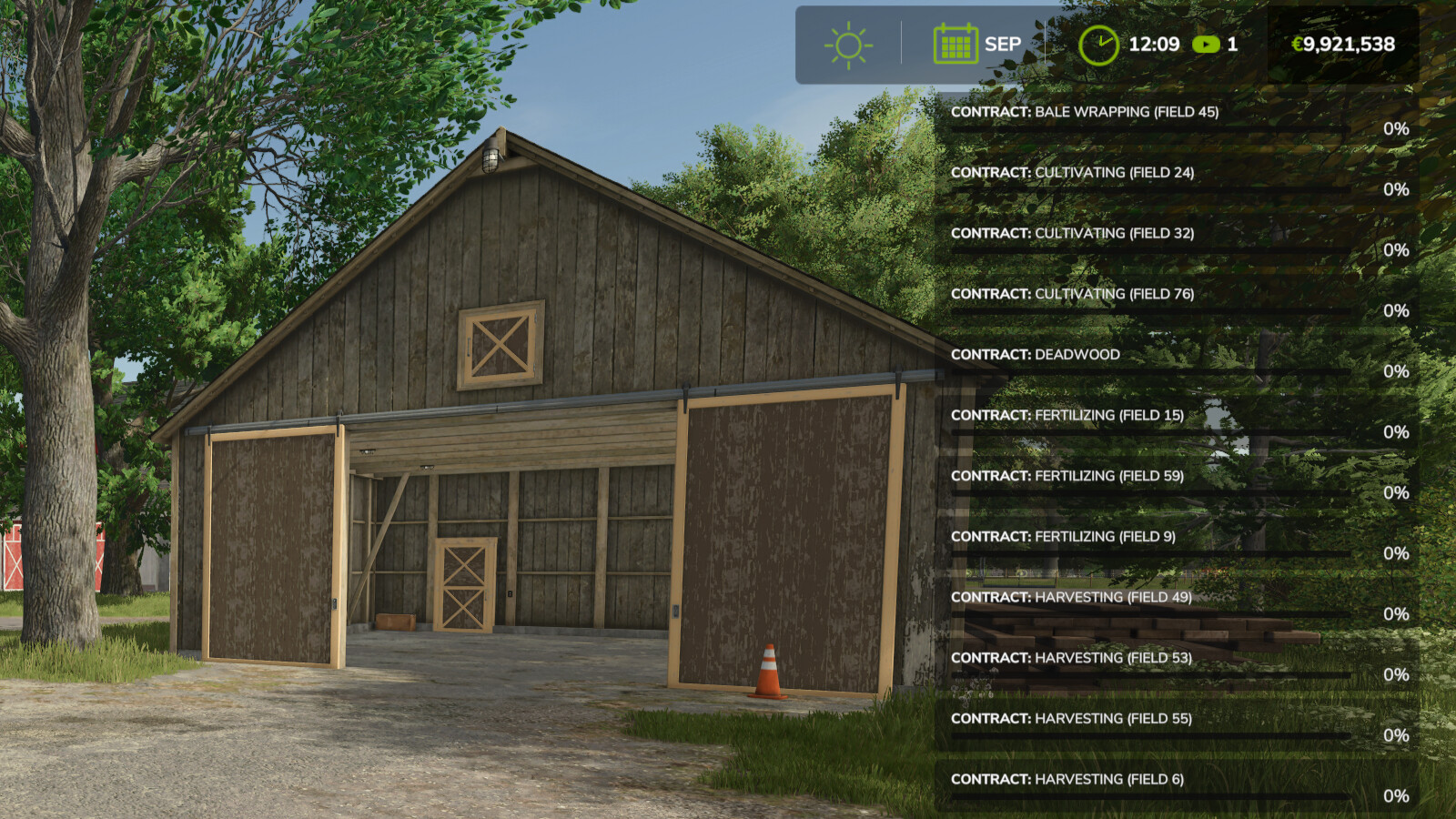Select the Cultivating Field 24 contract
Image resolution: width=1456 pixels, height=819 pixels.
1072,173
